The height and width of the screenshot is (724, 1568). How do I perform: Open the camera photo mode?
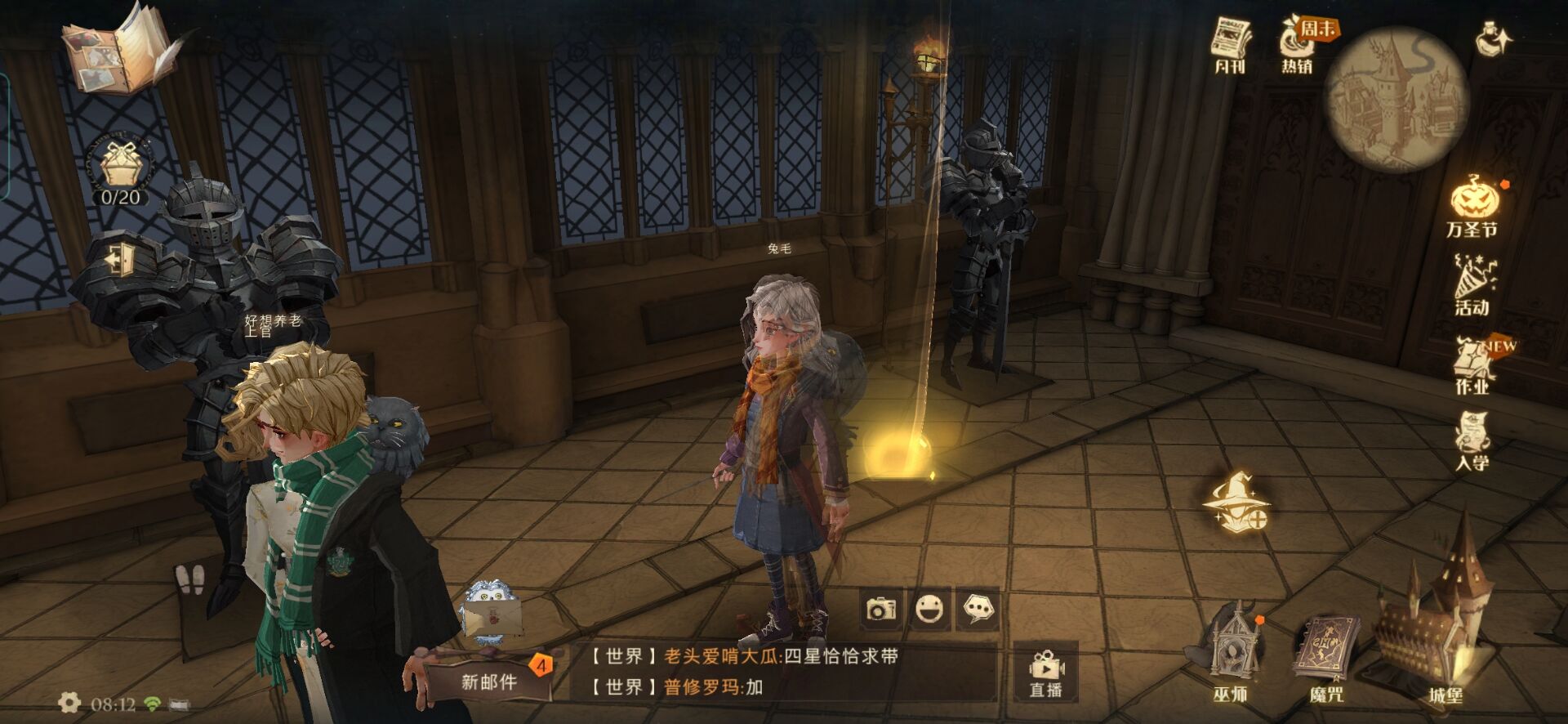pyautogui.click(x=882, y=609)
